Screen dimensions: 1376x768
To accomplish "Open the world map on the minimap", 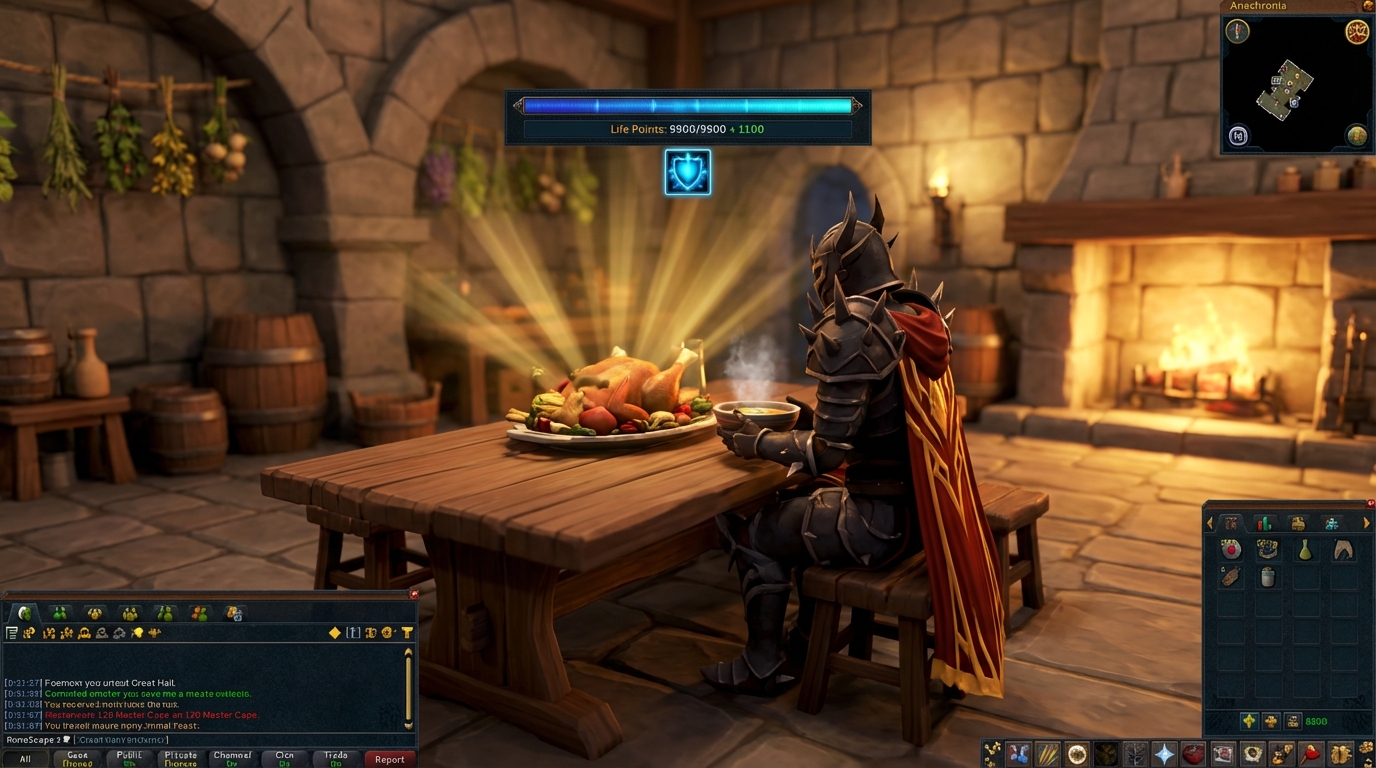I will click(x=1358, y=135).
